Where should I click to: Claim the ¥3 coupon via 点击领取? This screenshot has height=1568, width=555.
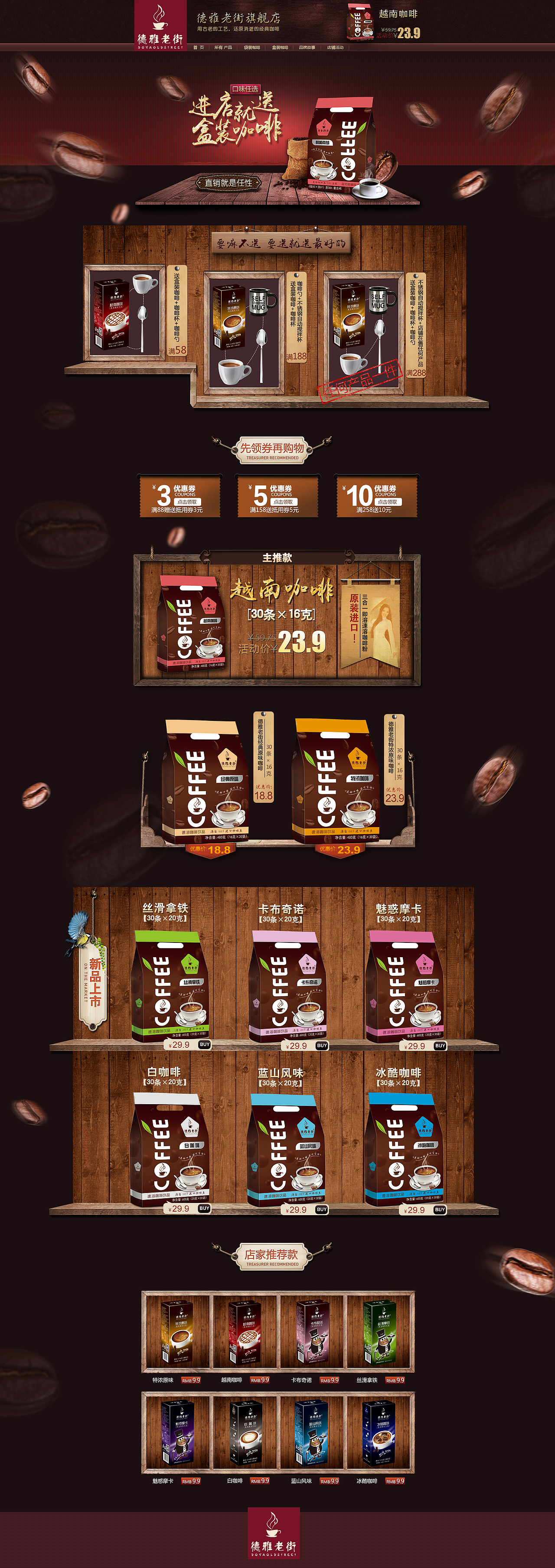189,501
